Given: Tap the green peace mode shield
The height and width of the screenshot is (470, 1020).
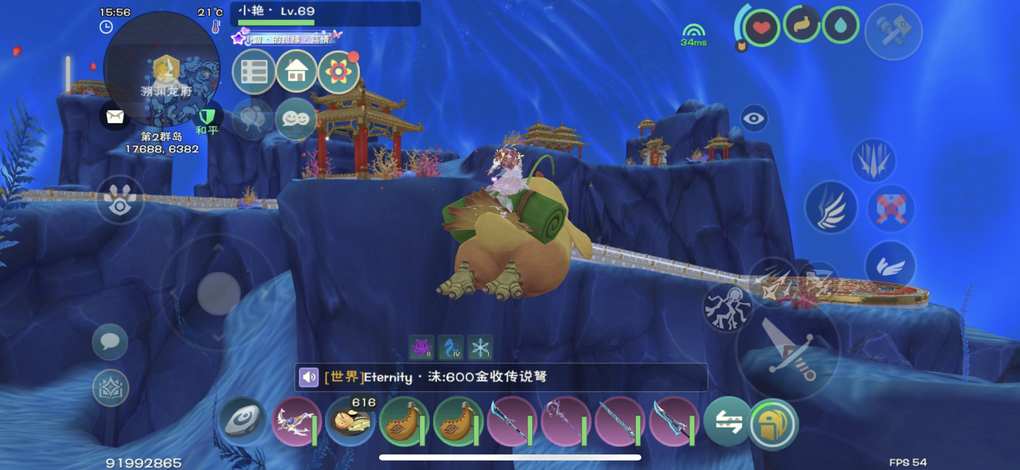Looking at the screenshot, I should [207, 118].
